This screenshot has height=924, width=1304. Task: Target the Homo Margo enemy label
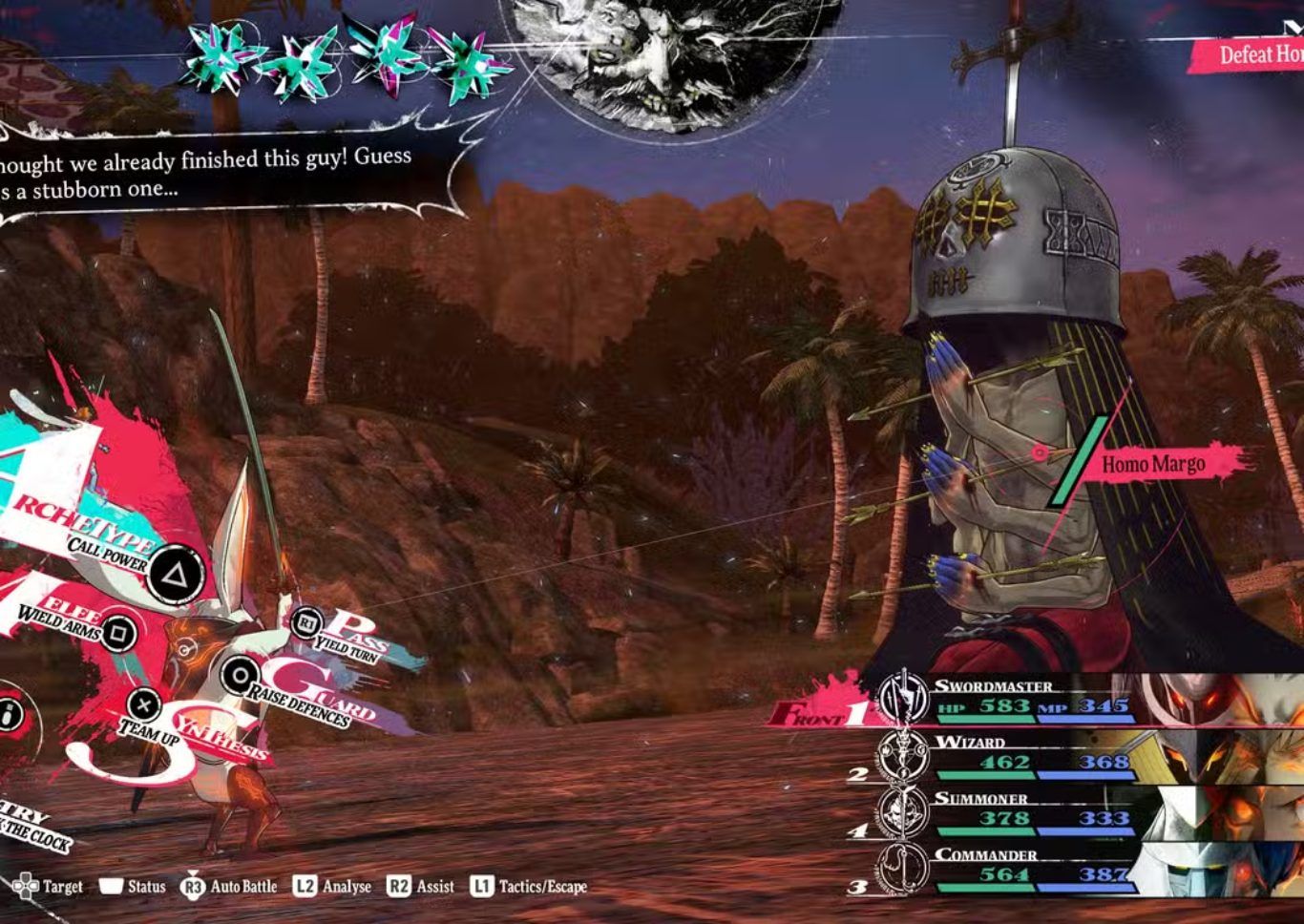tap(1153, 465)
